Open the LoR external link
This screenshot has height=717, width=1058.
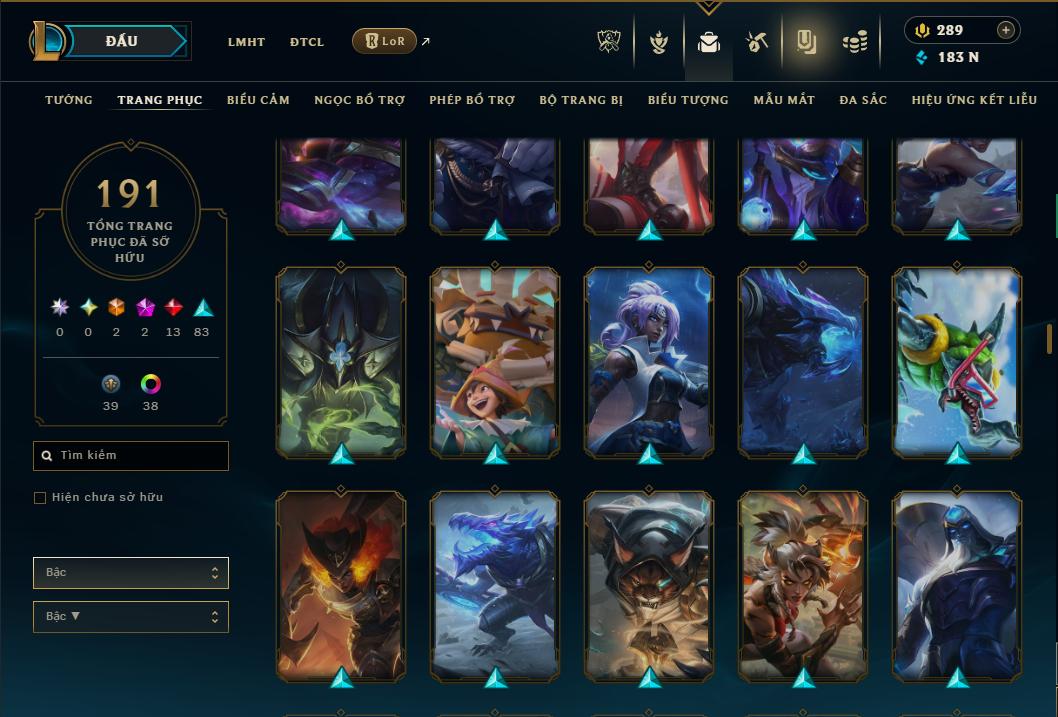pyautogui.click(x=385, y=41)
